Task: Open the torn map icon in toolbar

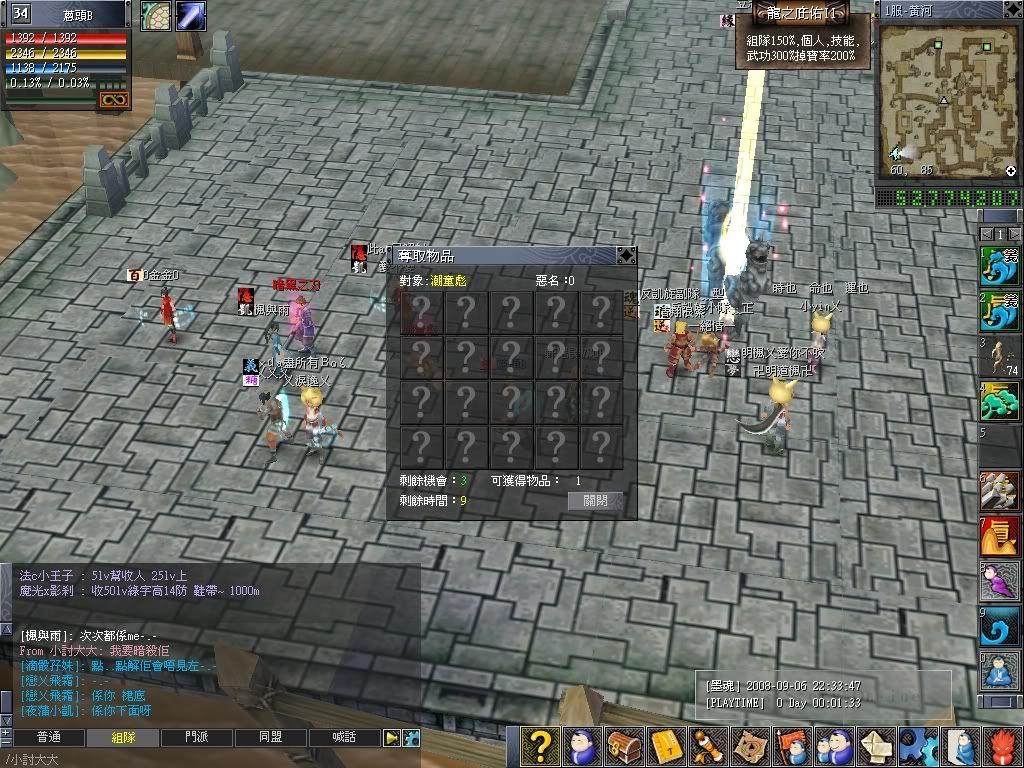Action: [750, 746]
